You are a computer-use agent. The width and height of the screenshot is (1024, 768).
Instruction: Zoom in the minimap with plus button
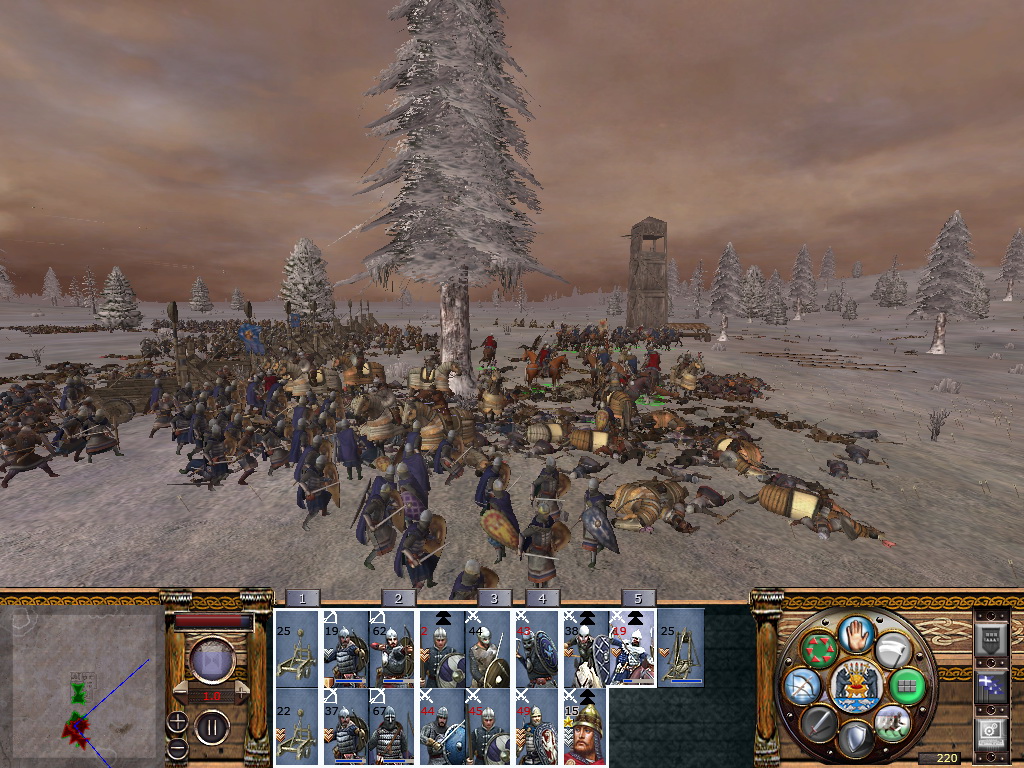(x=177, y=721)
